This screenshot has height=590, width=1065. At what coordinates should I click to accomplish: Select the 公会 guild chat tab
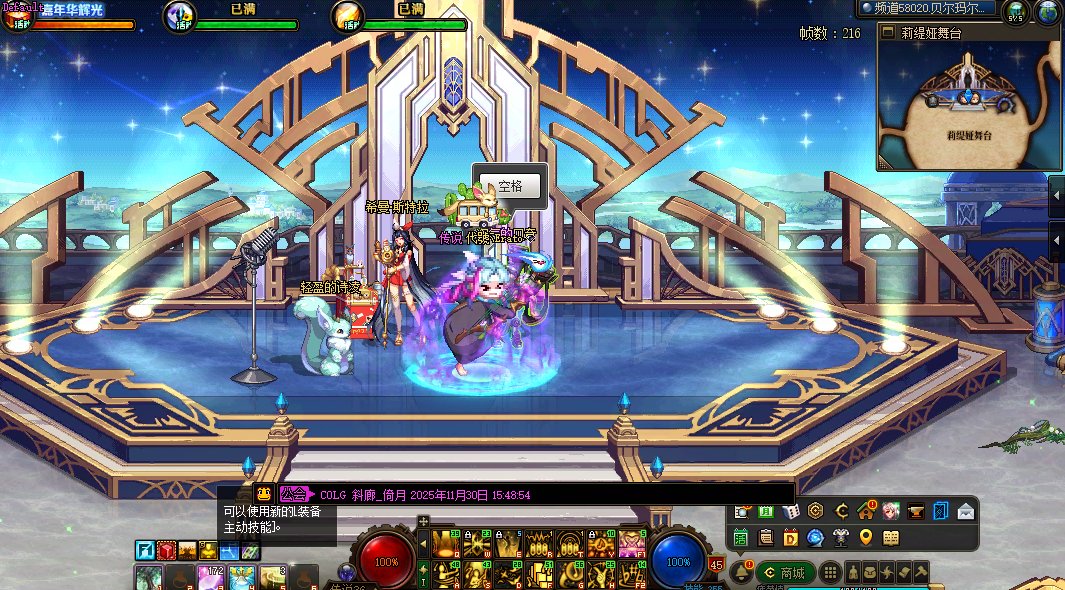(x=294, y=494)
